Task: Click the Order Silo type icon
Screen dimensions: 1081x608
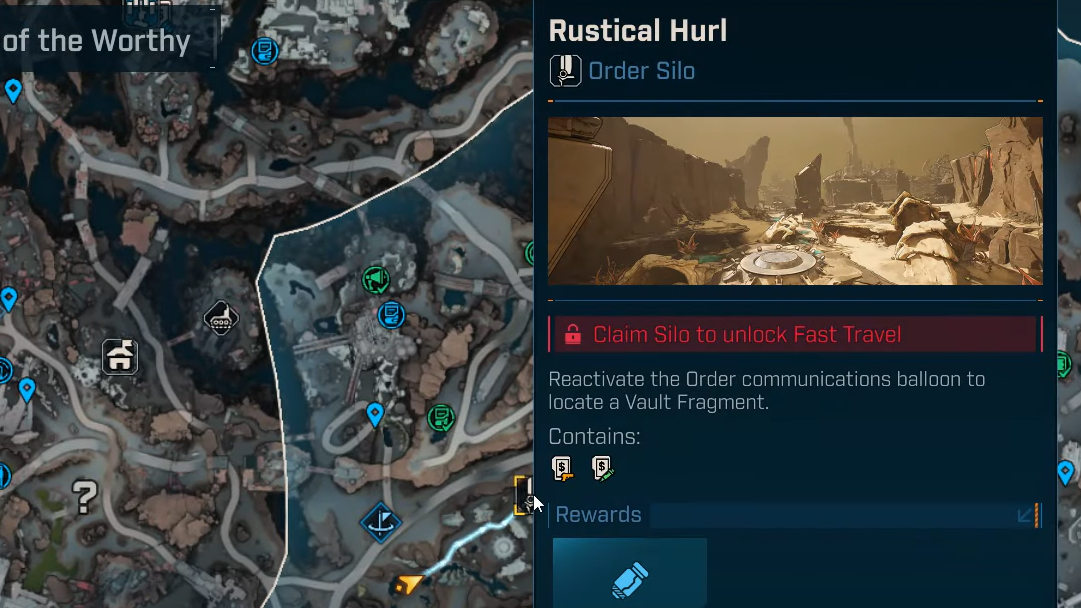Action: (x=565, y=71)
